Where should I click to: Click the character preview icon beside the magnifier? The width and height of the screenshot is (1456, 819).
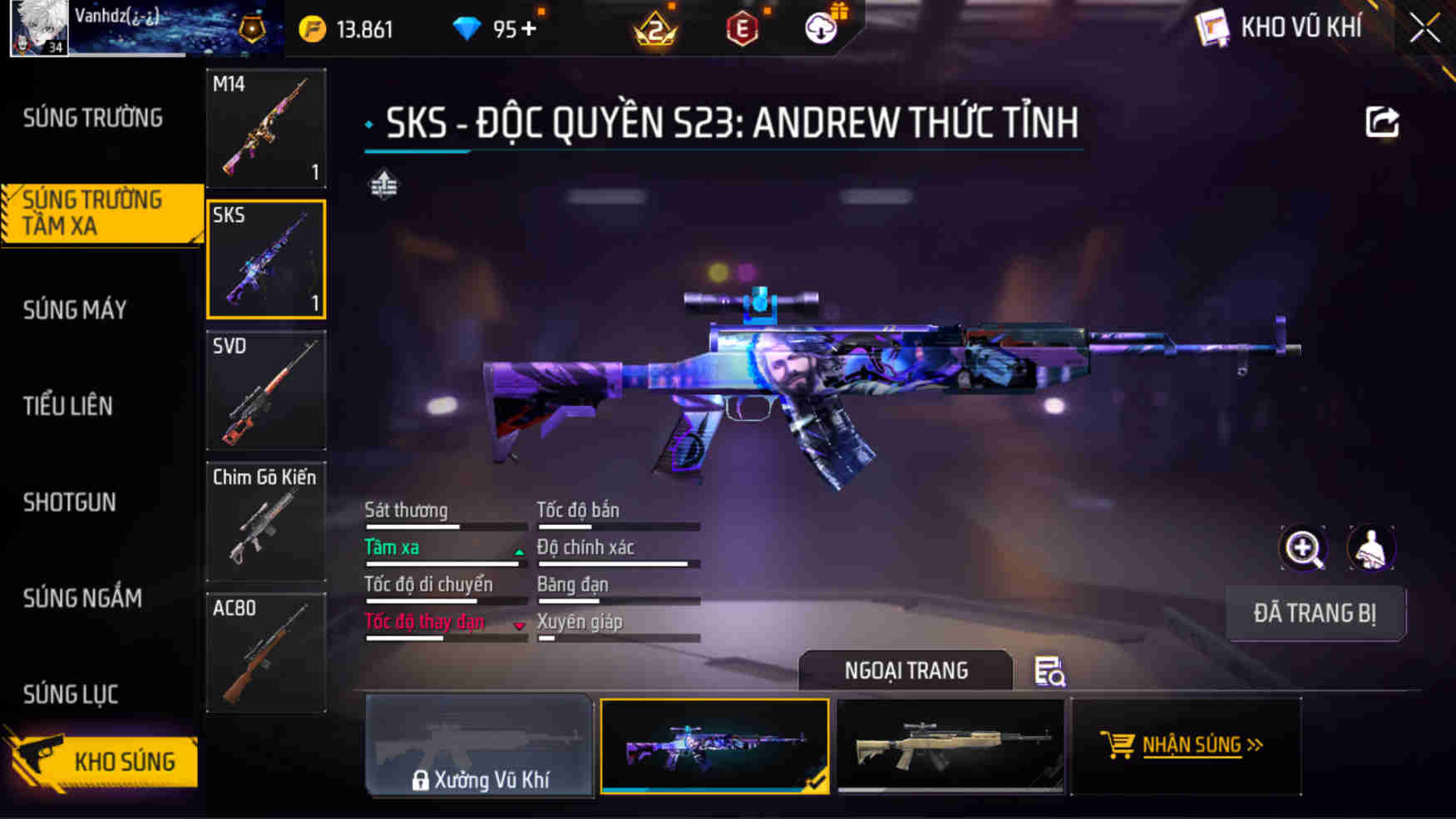point(1370,548)
